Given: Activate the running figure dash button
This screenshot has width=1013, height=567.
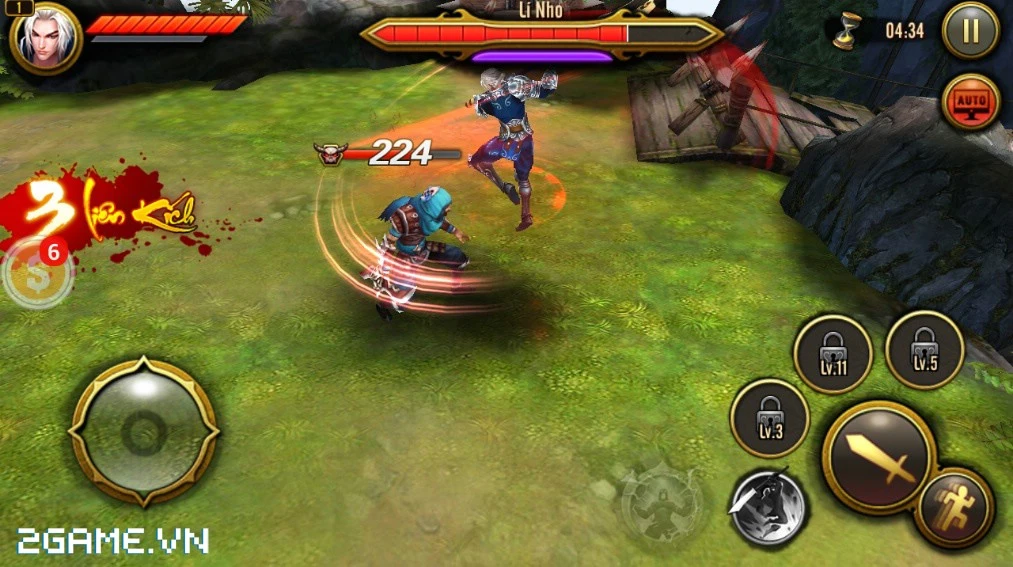Looking at the screenshot, I should tap(953, 507).
